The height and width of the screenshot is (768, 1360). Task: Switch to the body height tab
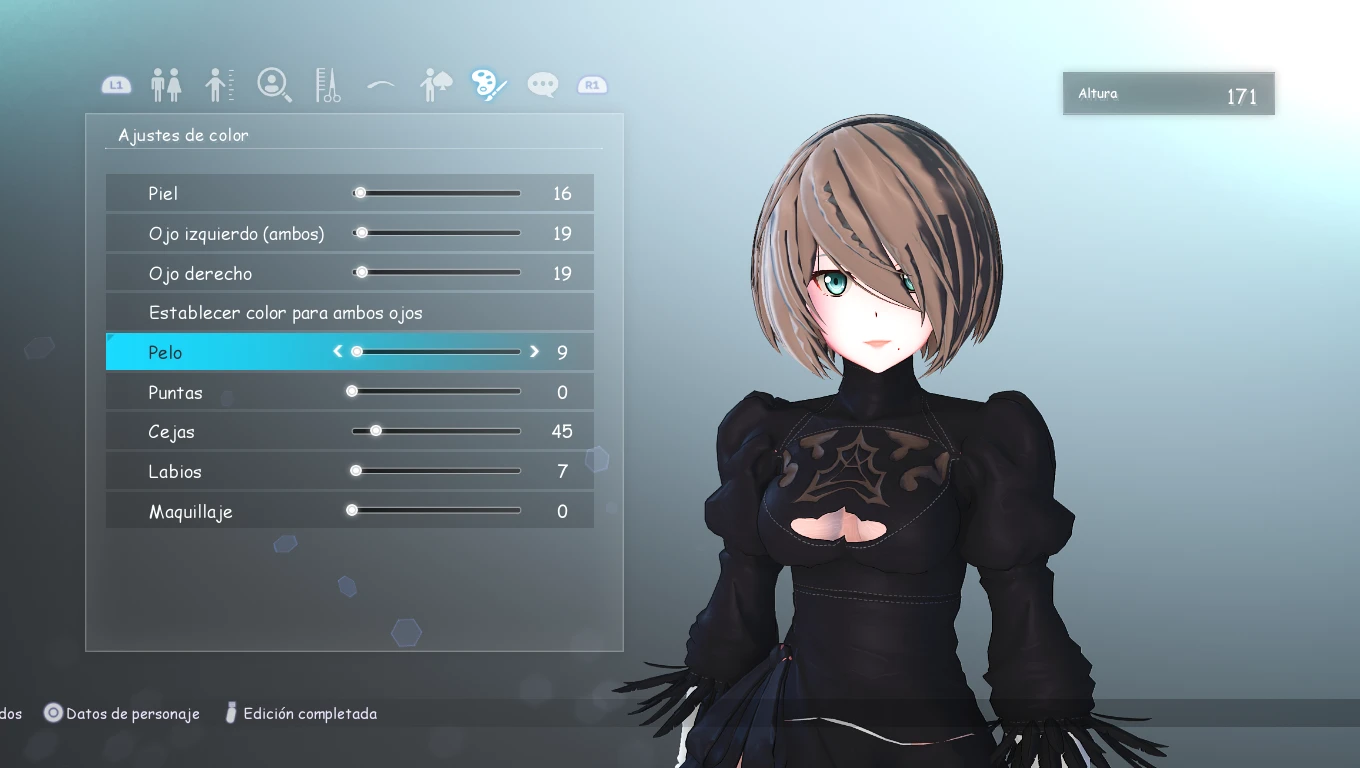[x=220, y=85]
